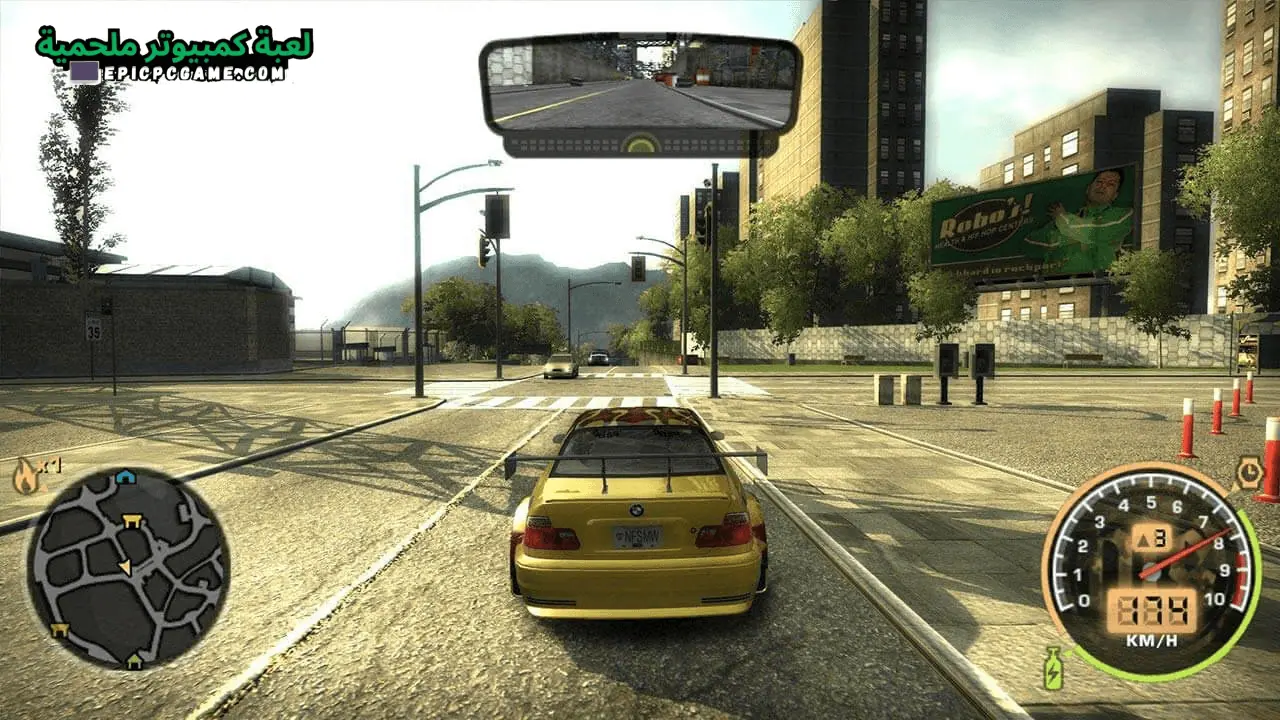Expand the digital speed readout box

(x=1152, y=609)
